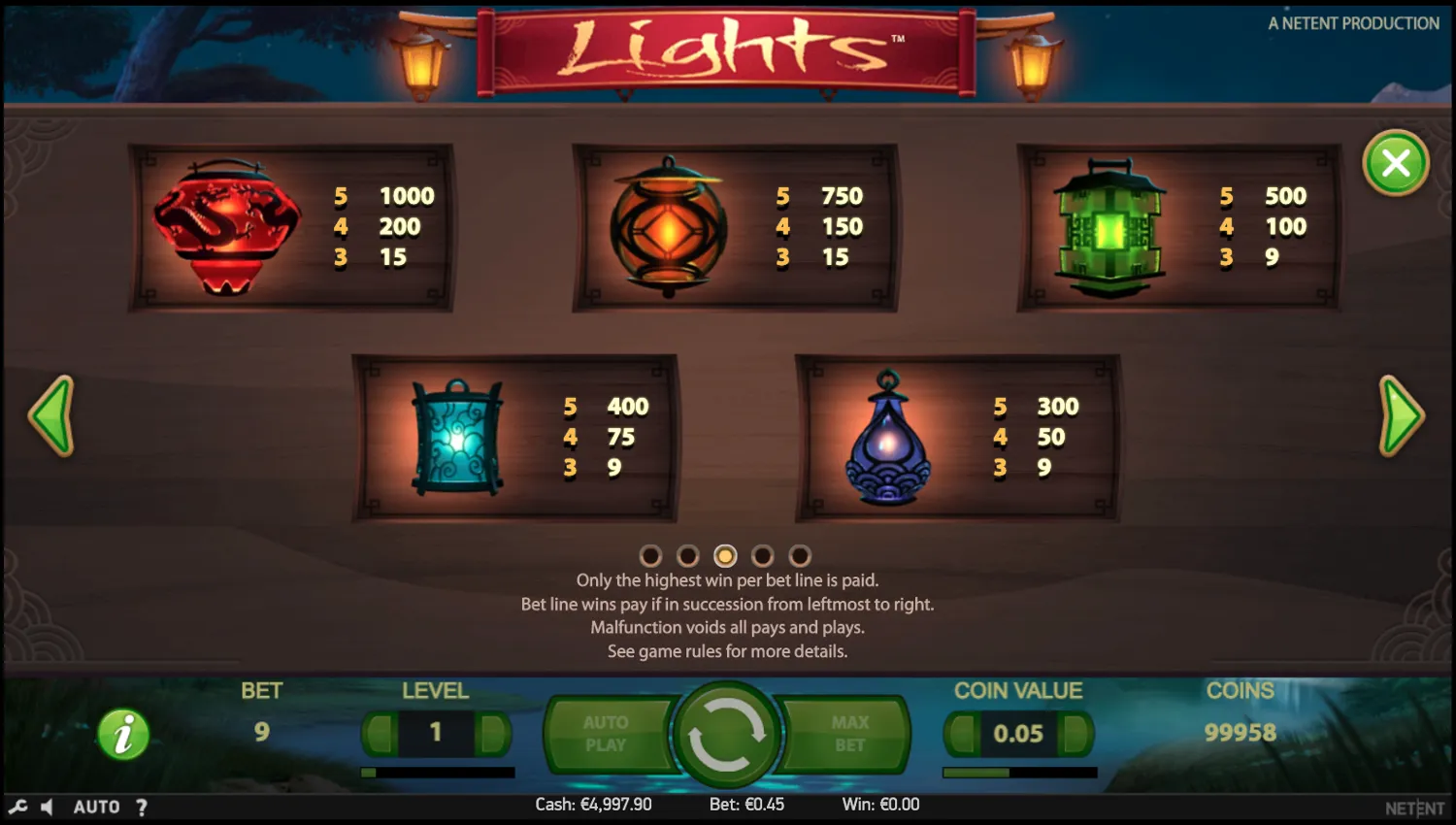The image size is (1456, 825).
Task: Click the NETENT logo in the corner
Action: click(x=1414, y=807)
